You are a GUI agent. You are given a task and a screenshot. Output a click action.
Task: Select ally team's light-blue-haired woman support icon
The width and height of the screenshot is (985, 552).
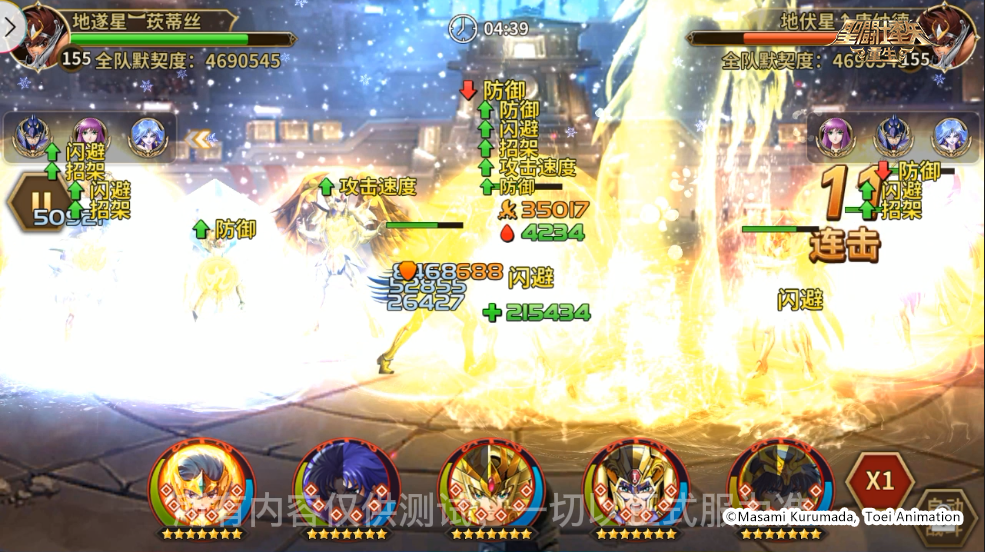click(148, 137)
